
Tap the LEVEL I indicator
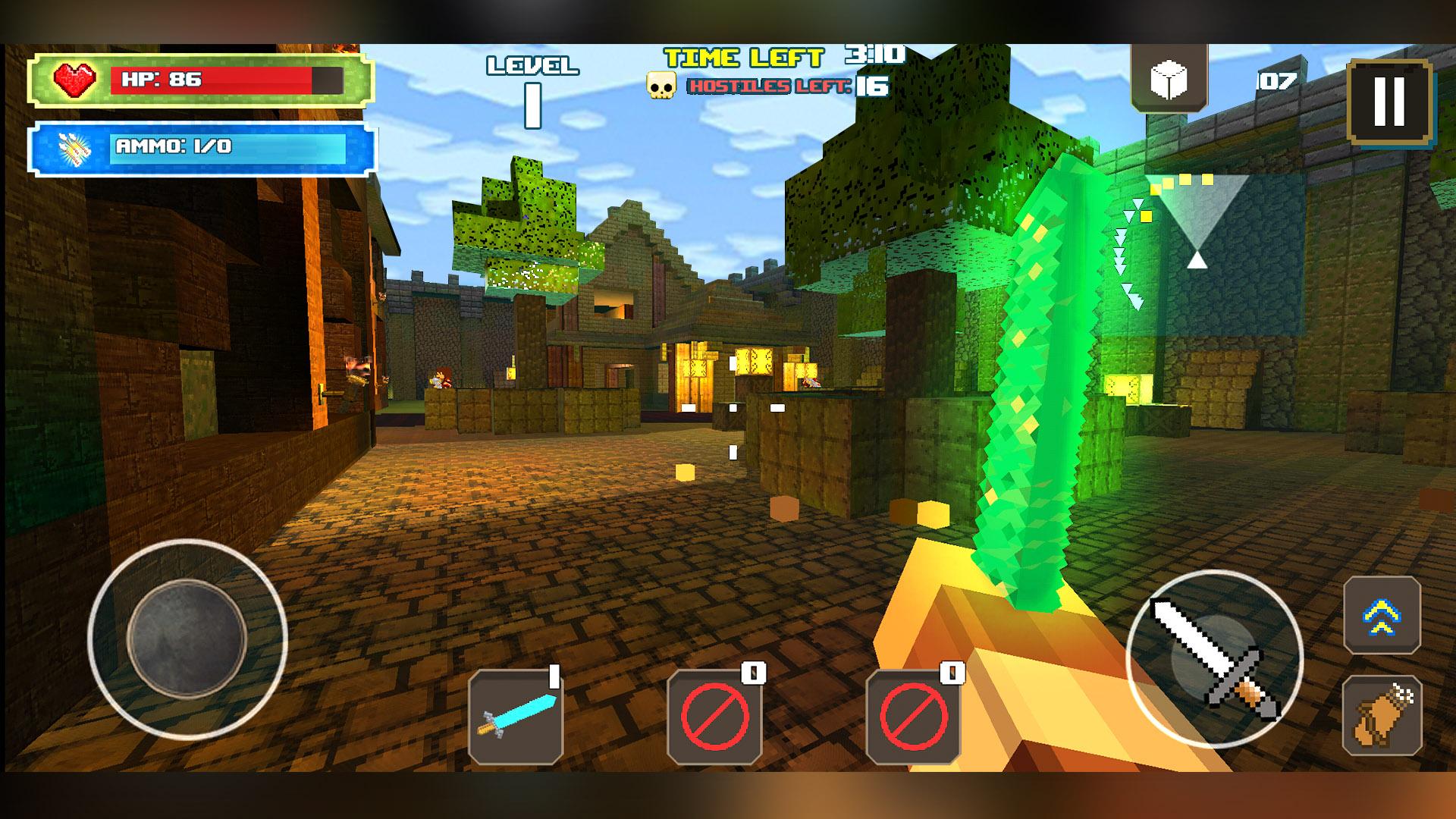[x=531, y=83]
